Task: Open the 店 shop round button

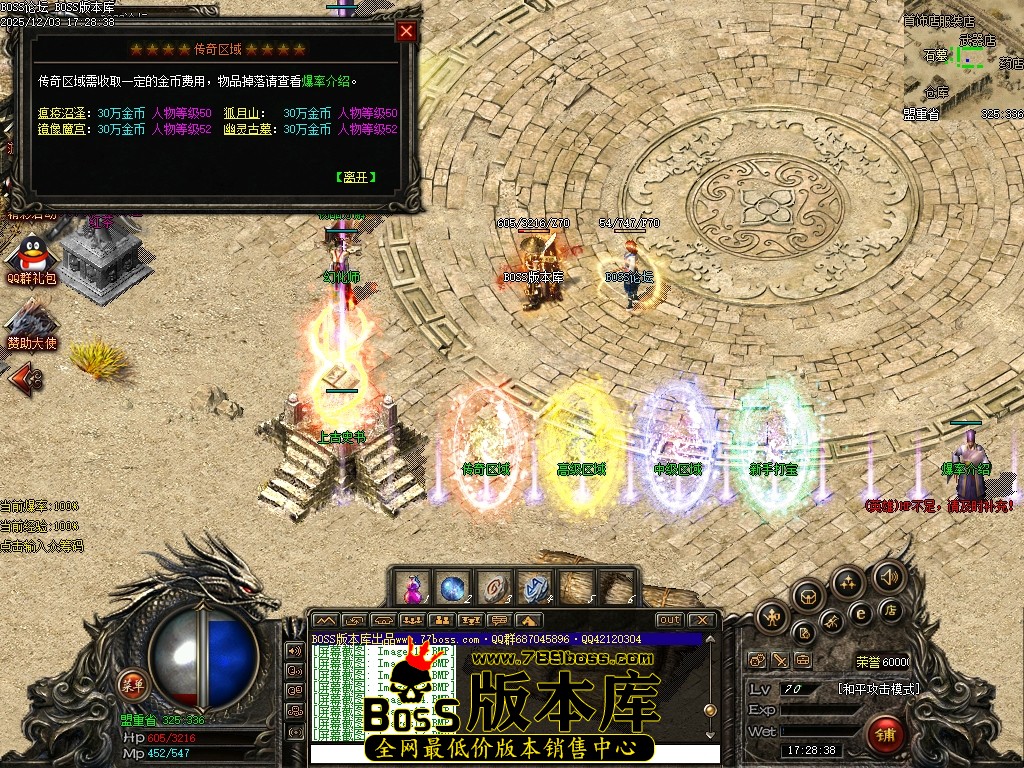Action: coord(889,608)
